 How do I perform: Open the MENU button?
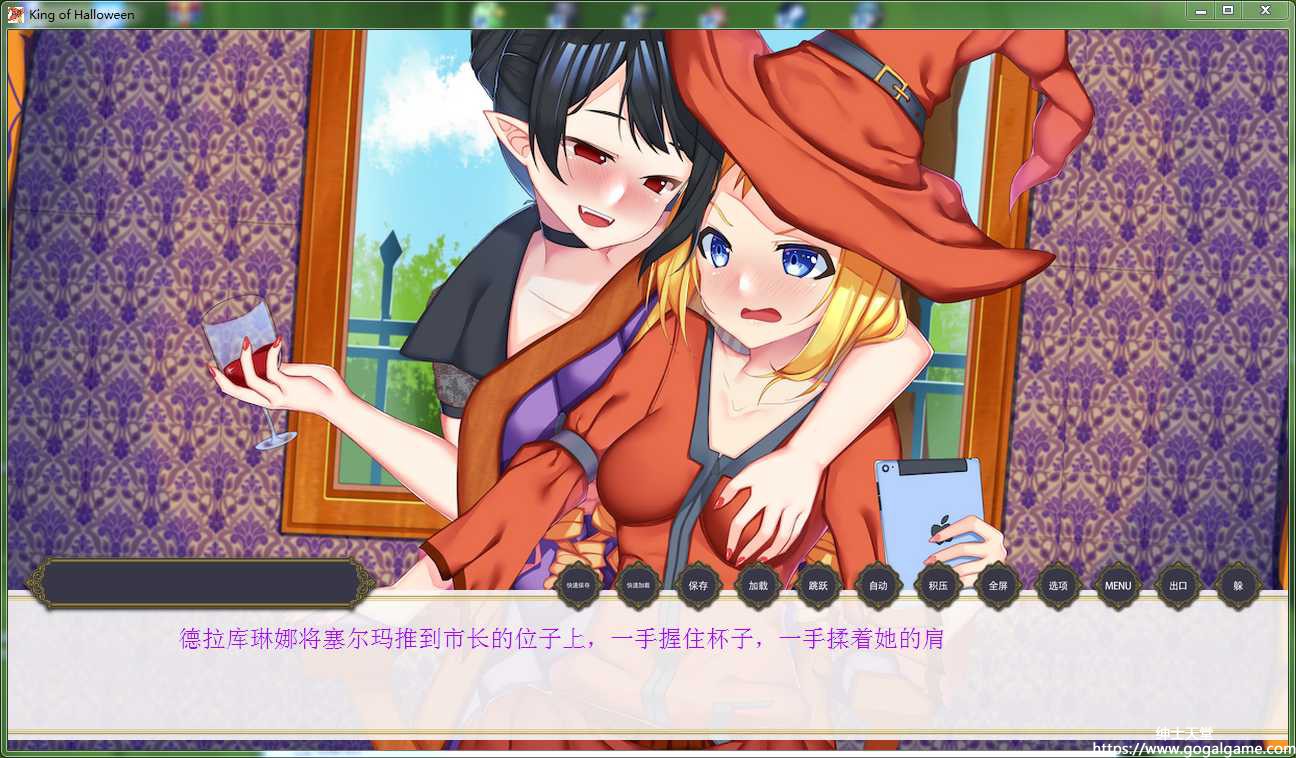(1118, 586)
